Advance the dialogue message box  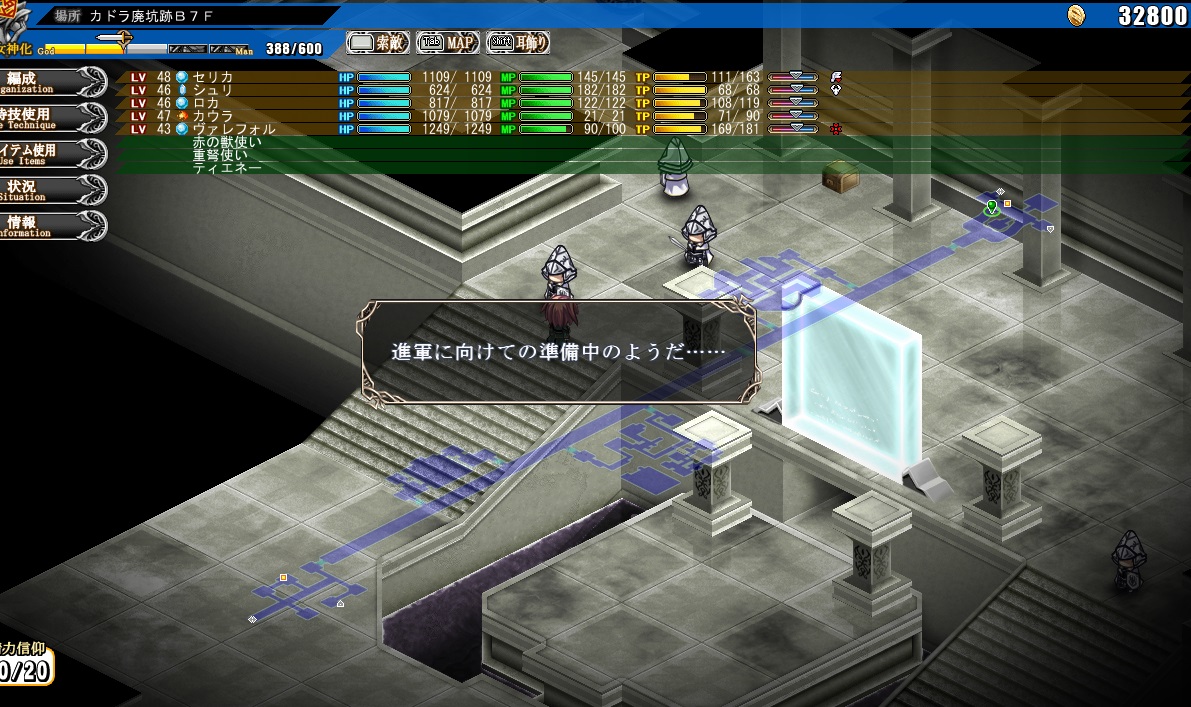tap(557, 353)
